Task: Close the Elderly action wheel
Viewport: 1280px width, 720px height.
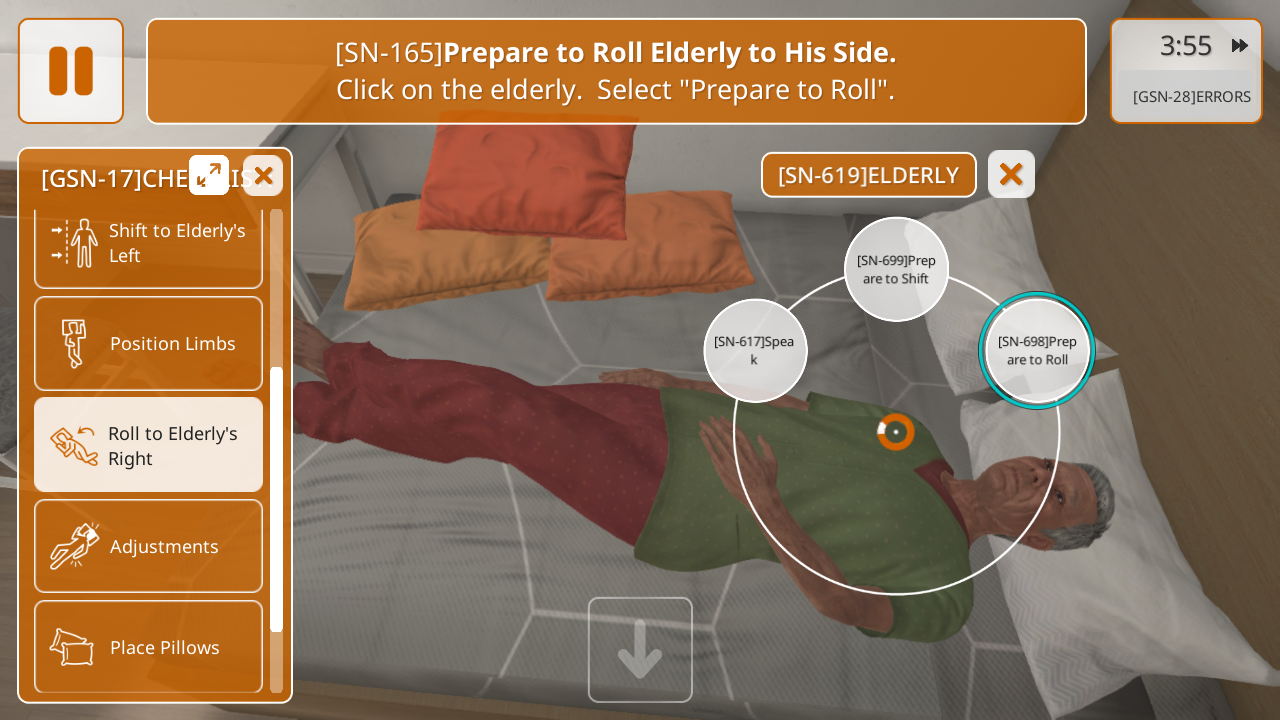Action: pos(1011,174)
